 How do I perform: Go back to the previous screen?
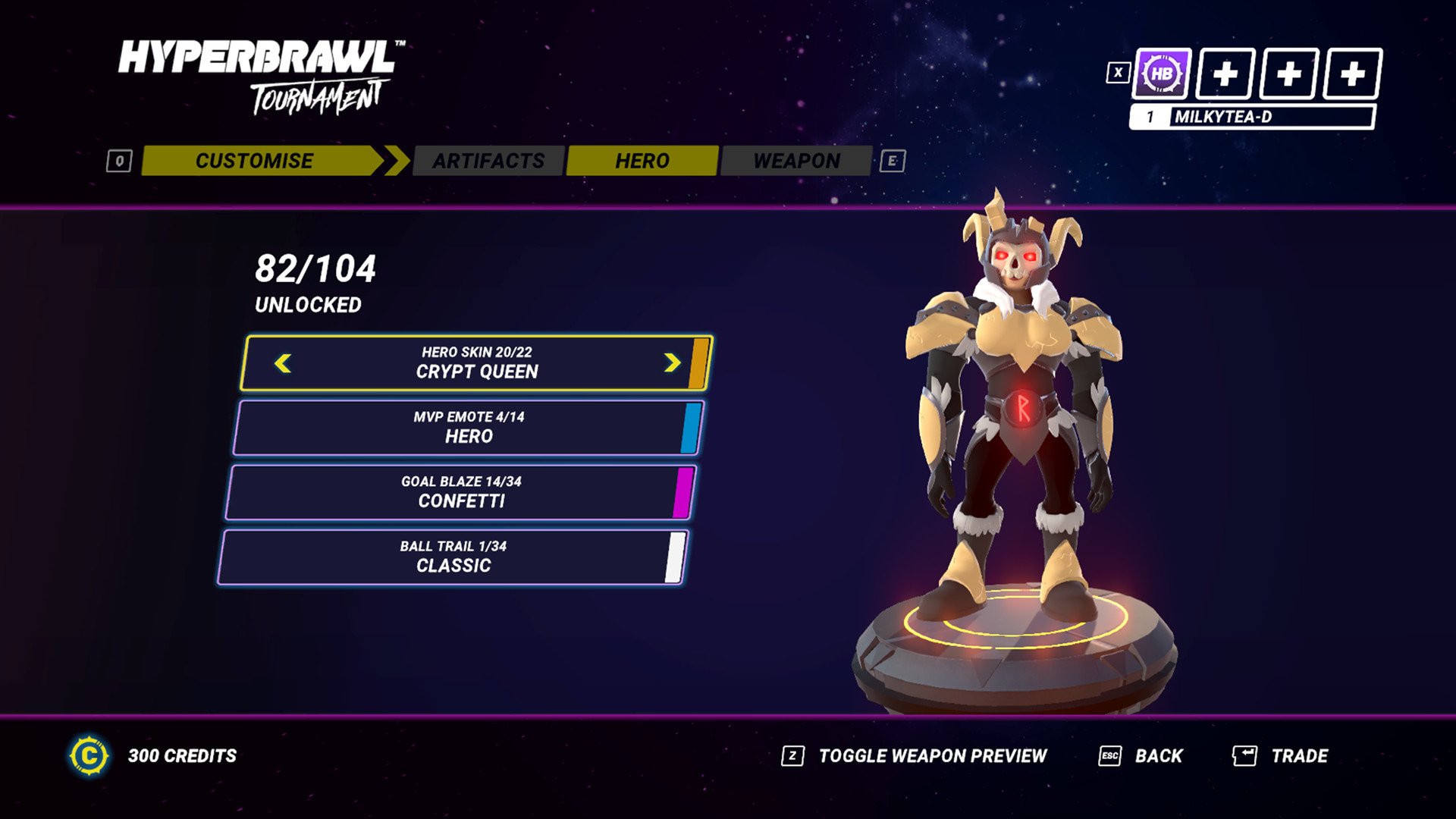point(1158,756)
